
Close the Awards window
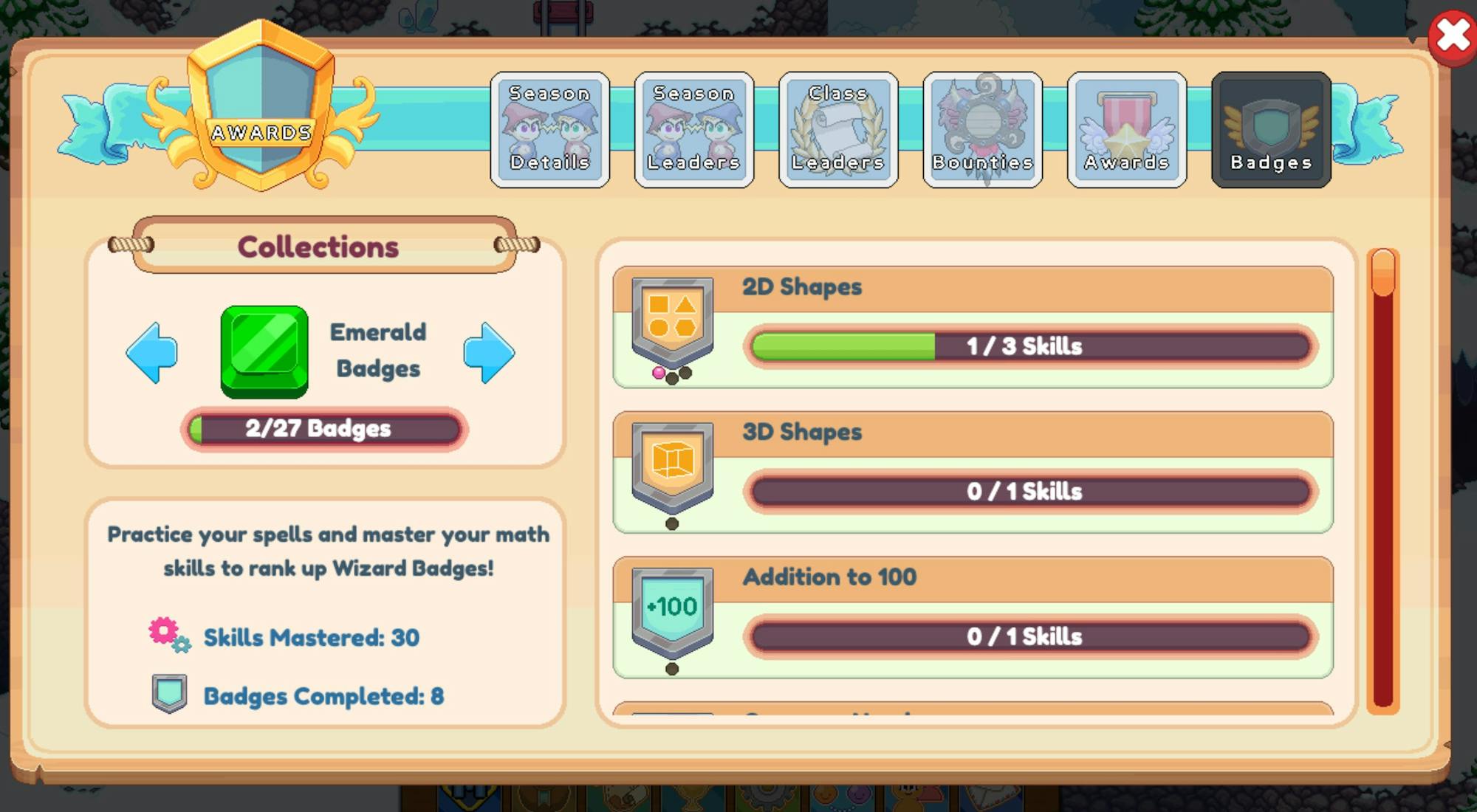click(1453, 33)
